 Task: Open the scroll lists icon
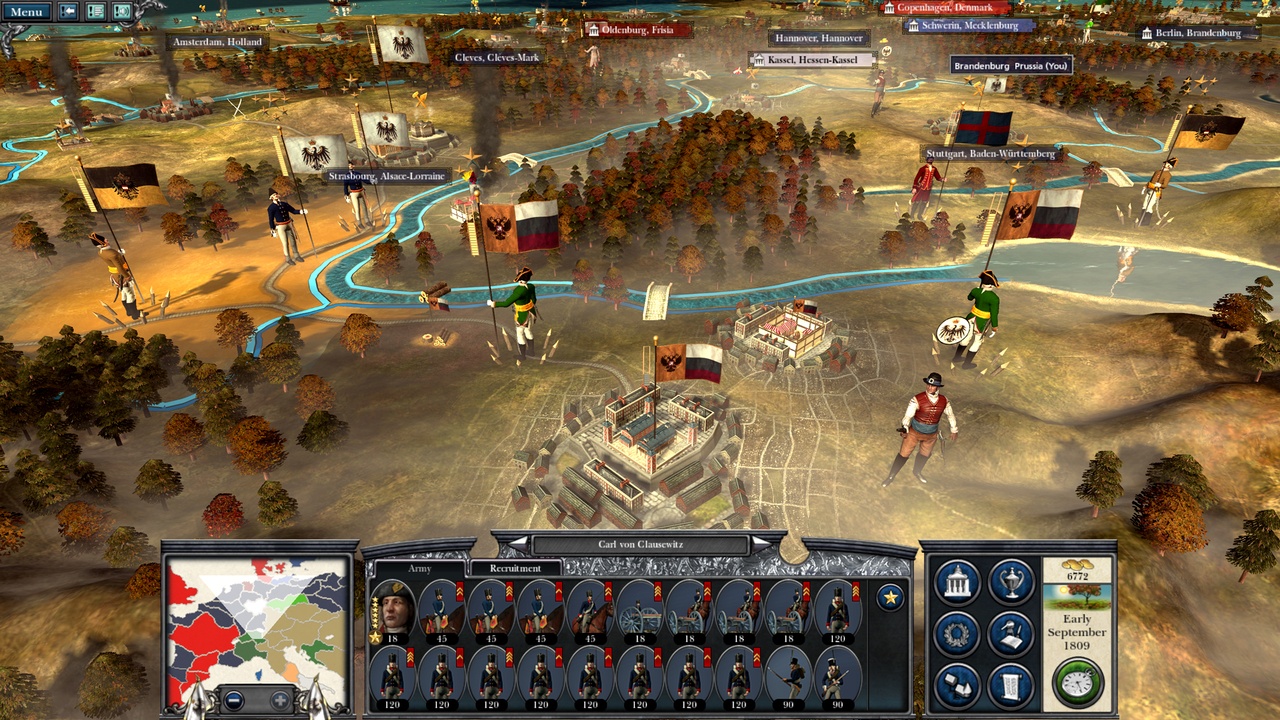(x=1011, y=685)
